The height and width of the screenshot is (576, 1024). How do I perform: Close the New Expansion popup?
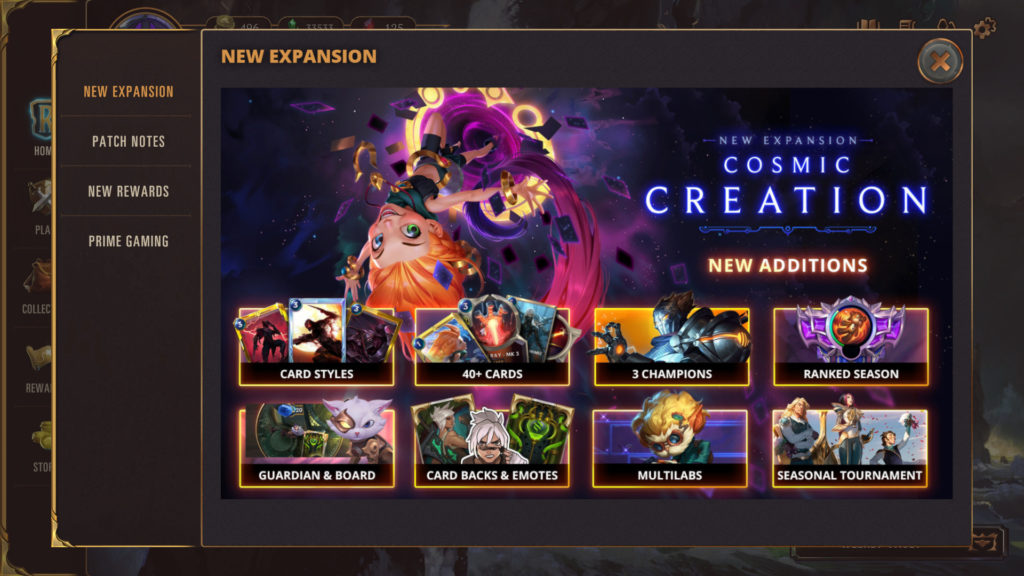click(940, 61)
